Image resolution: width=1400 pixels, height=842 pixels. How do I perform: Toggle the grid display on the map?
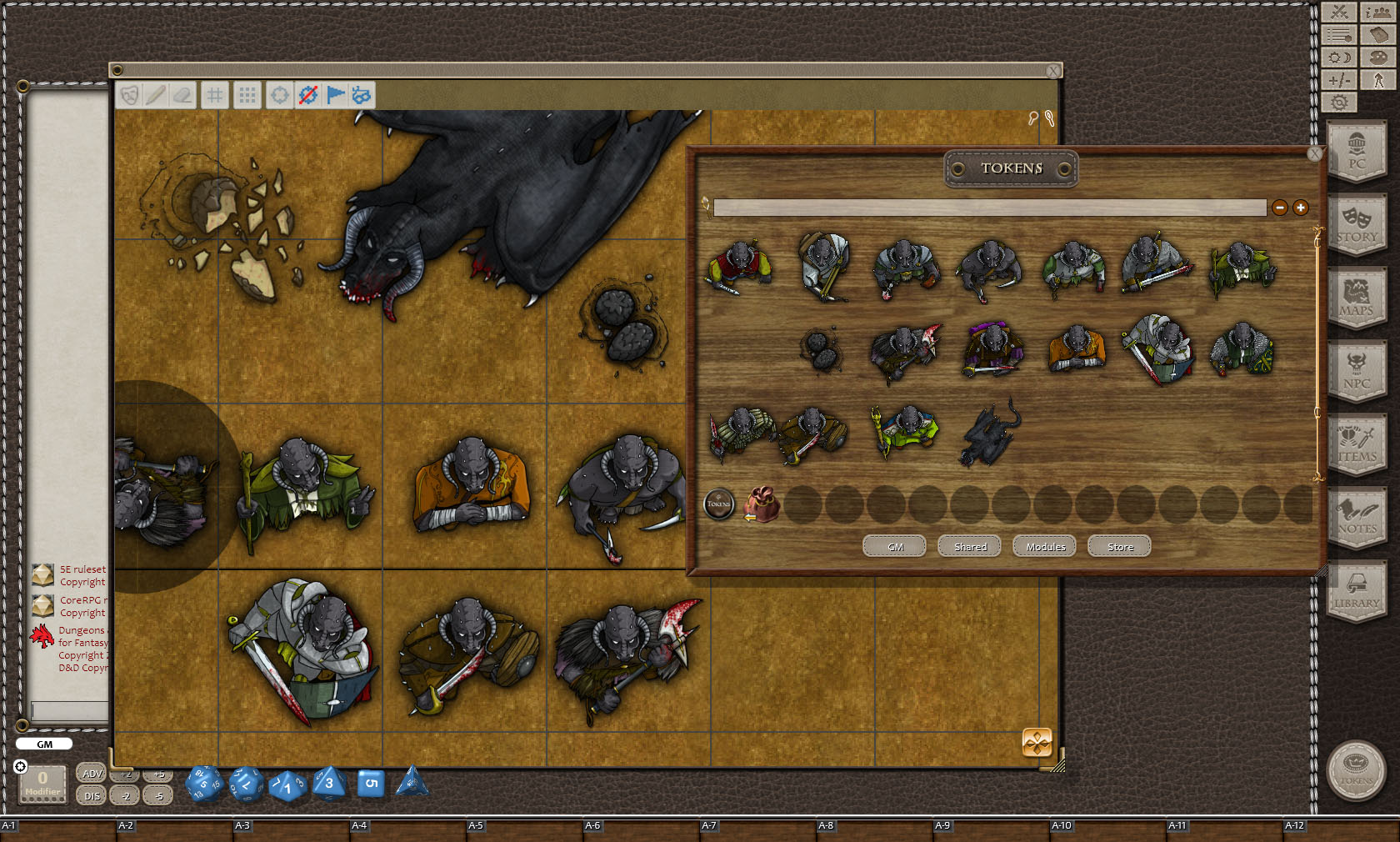(x=214, y=95)
